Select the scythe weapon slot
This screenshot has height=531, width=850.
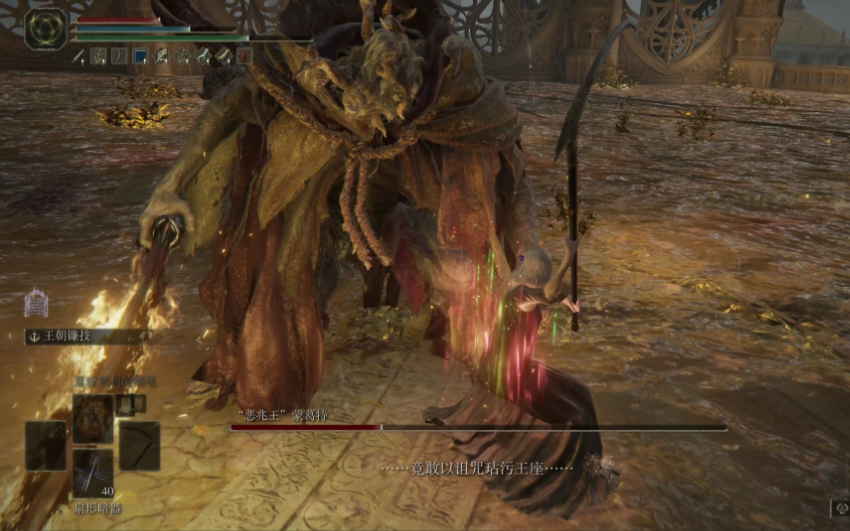pos(139,444)
